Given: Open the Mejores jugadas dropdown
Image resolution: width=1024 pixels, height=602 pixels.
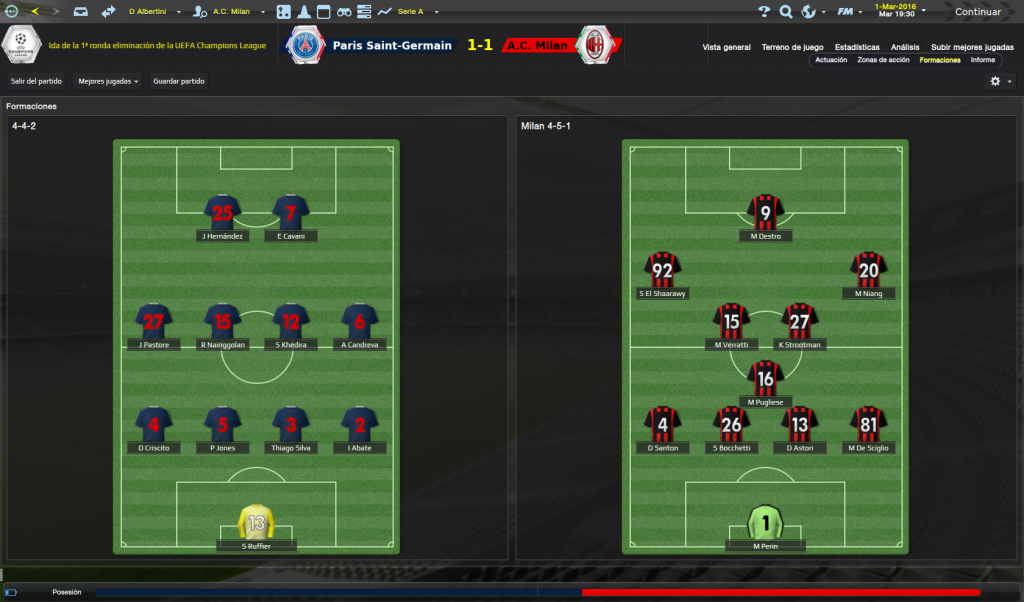Looking at the screenshot, I should 109,81.
